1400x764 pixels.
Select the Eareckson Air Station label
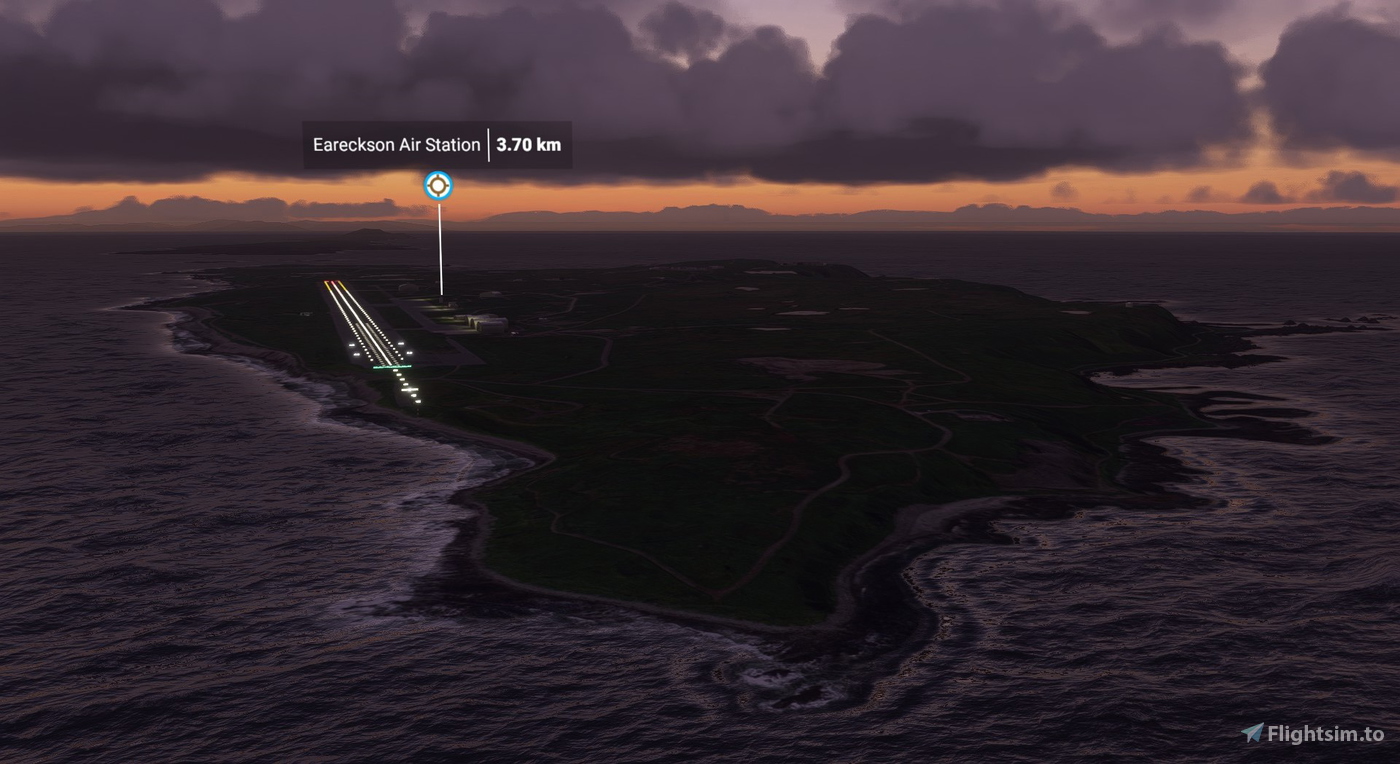click(x=396, y=145)
